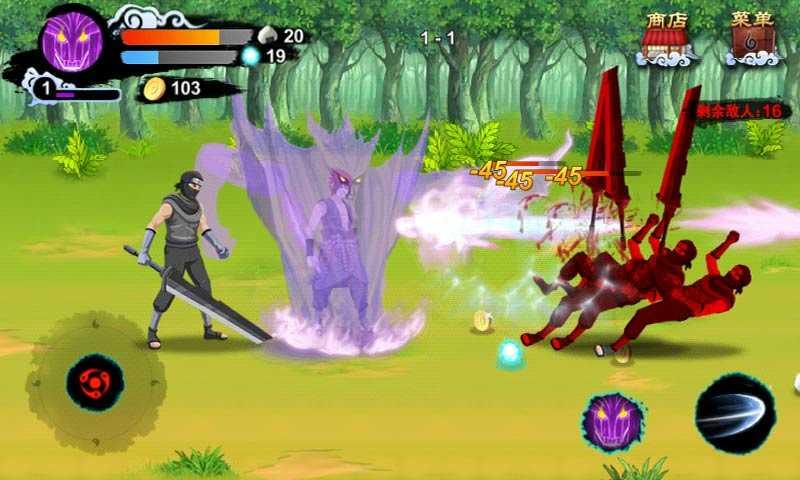
Task: Open the 菜单 menu
Action: [x=754, y=37]
